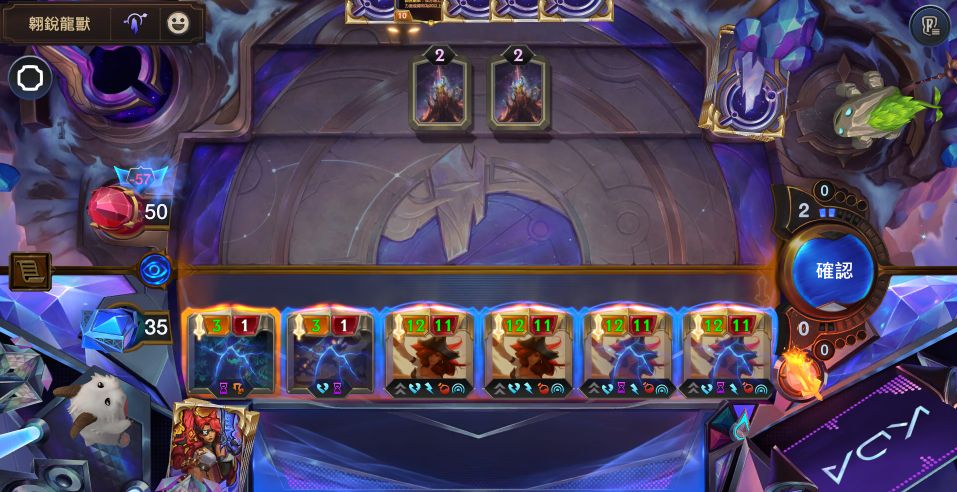Viewport: 957px width, 492px height.
Task: Open the scroll history log
Action: point(29,271)
